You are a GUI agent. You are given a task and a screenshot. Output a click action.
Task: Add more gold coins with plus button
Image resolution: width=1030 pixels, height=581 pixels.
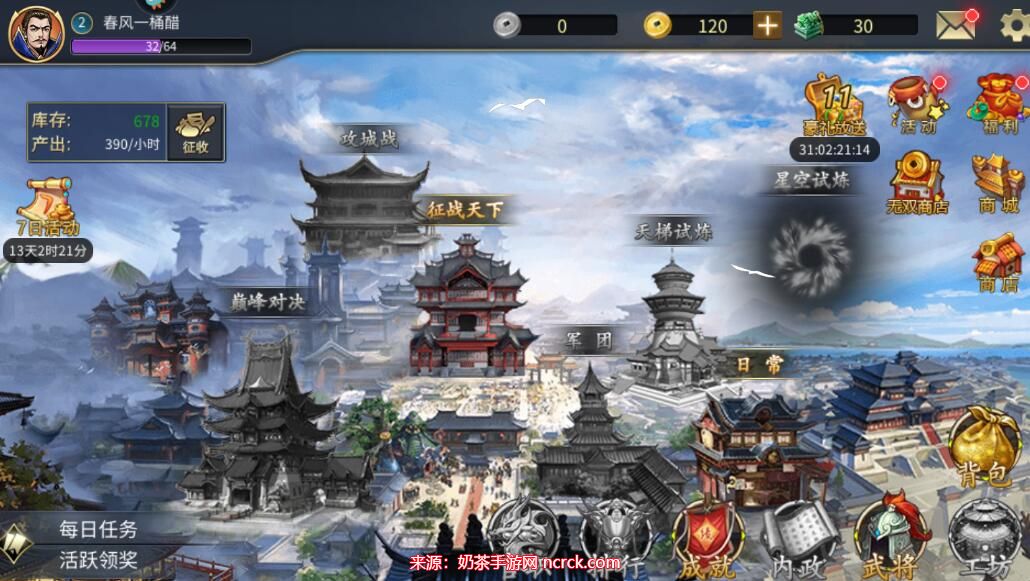(767, 26)
